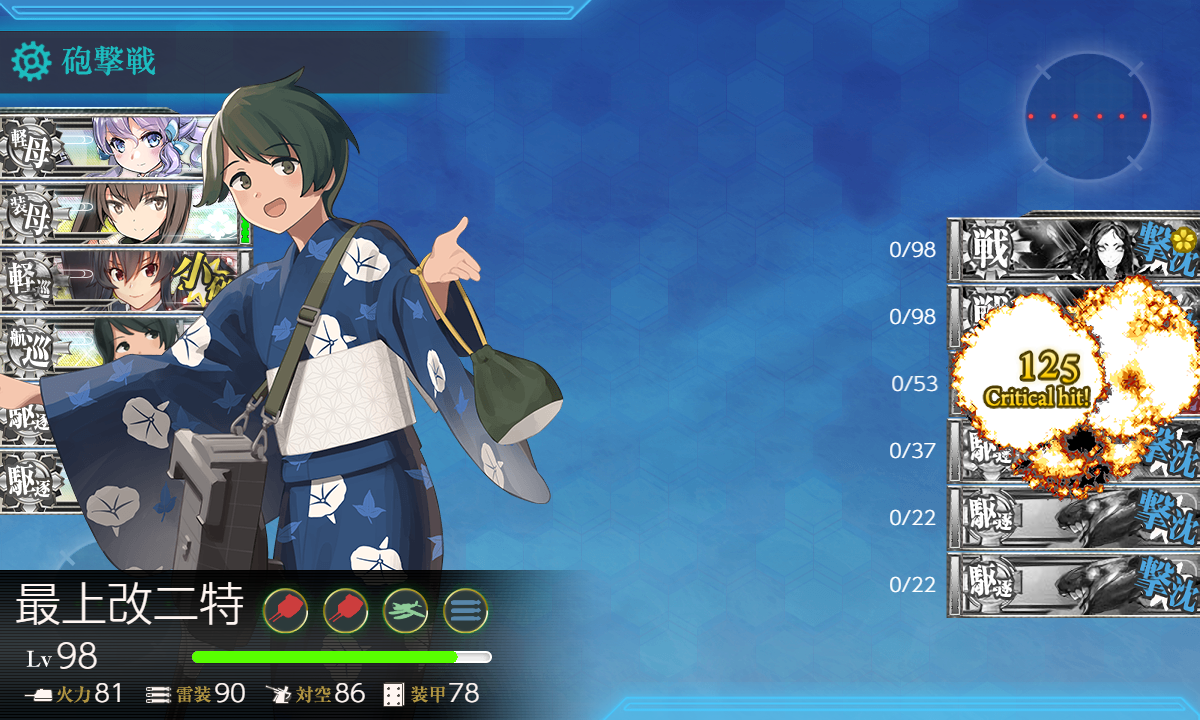Image resolution: width=1200 pixels, height=720 pixels.
Task: Open the circular formation radar display
Action: [x=1087, y=117]
